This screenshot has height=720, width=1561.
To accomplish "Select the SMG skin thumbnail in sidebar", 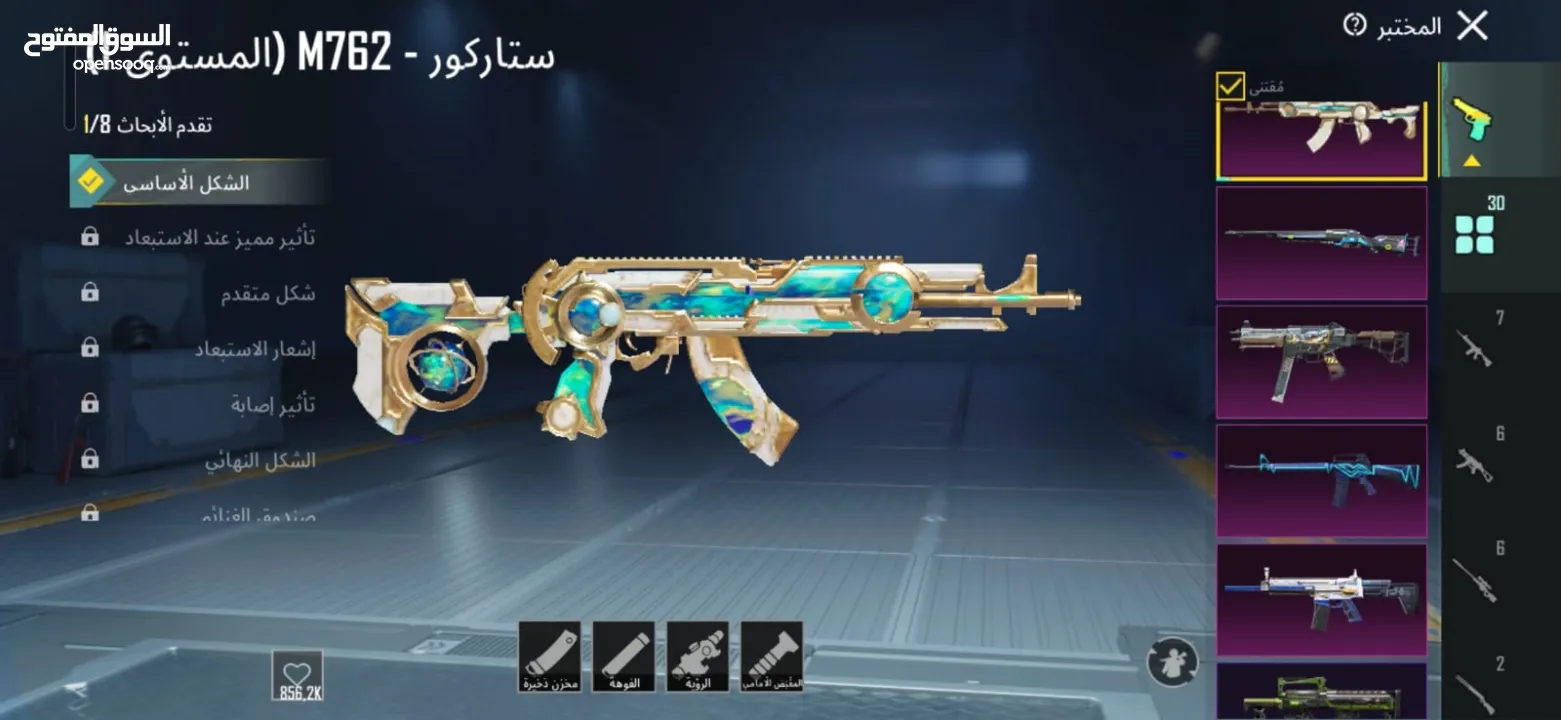I will point(1321,360).
